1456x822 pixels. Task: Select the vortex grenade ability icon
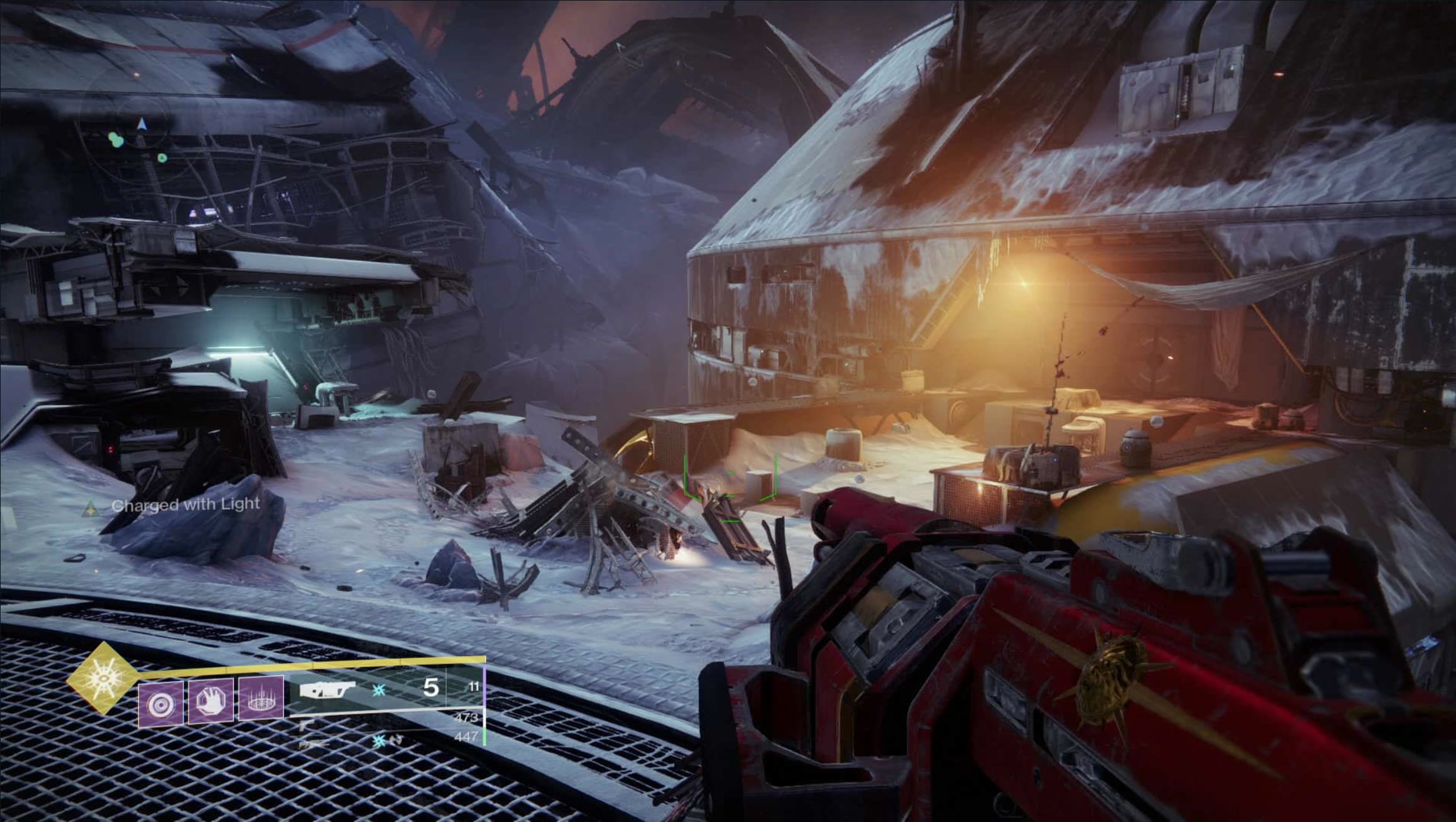(x=161, y=703)
